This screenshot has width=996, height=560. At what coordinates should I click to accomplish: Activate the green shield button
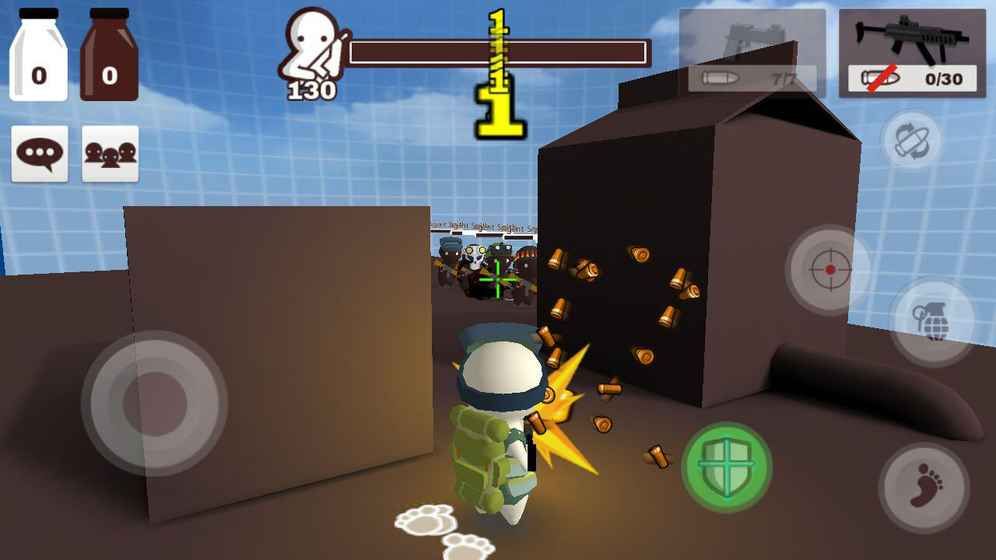click(727, 467)
